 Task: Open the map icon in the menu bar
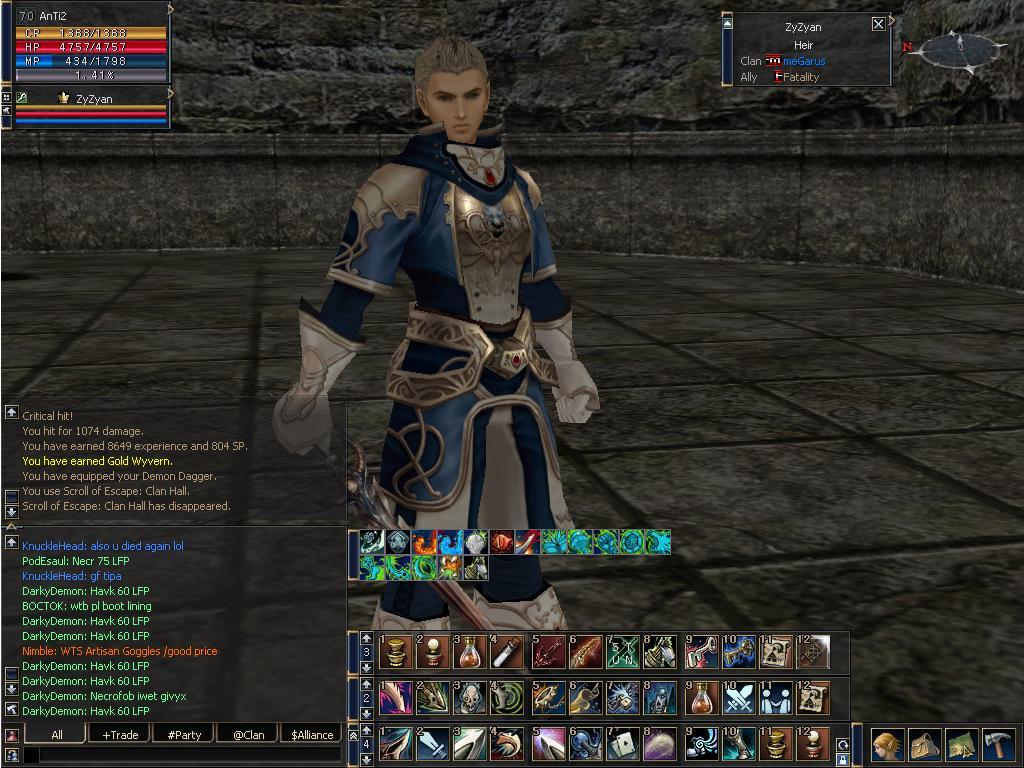coord(962,745)
